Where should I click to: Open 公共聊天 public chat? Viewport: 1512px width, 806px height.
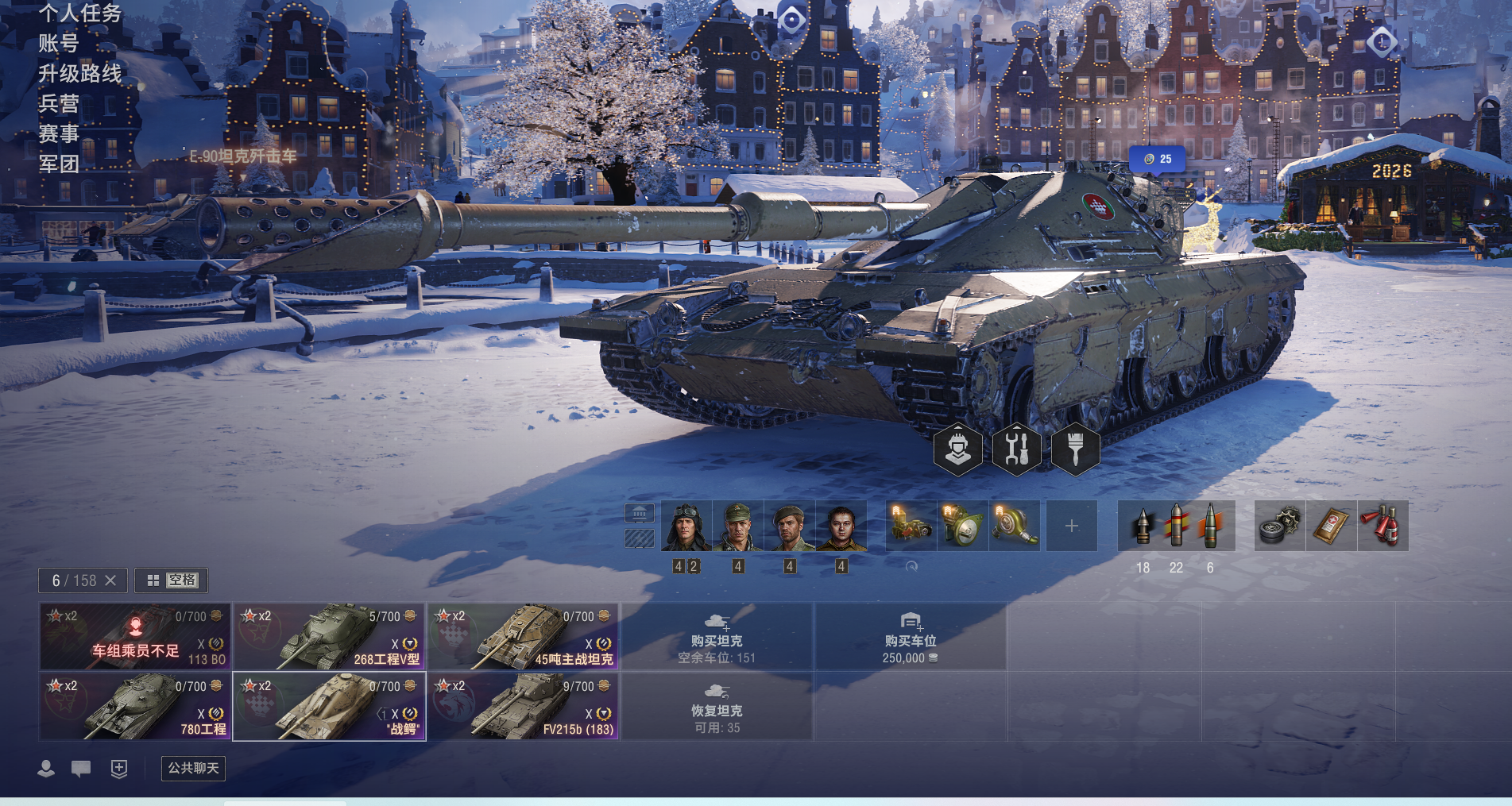[193, 768]
